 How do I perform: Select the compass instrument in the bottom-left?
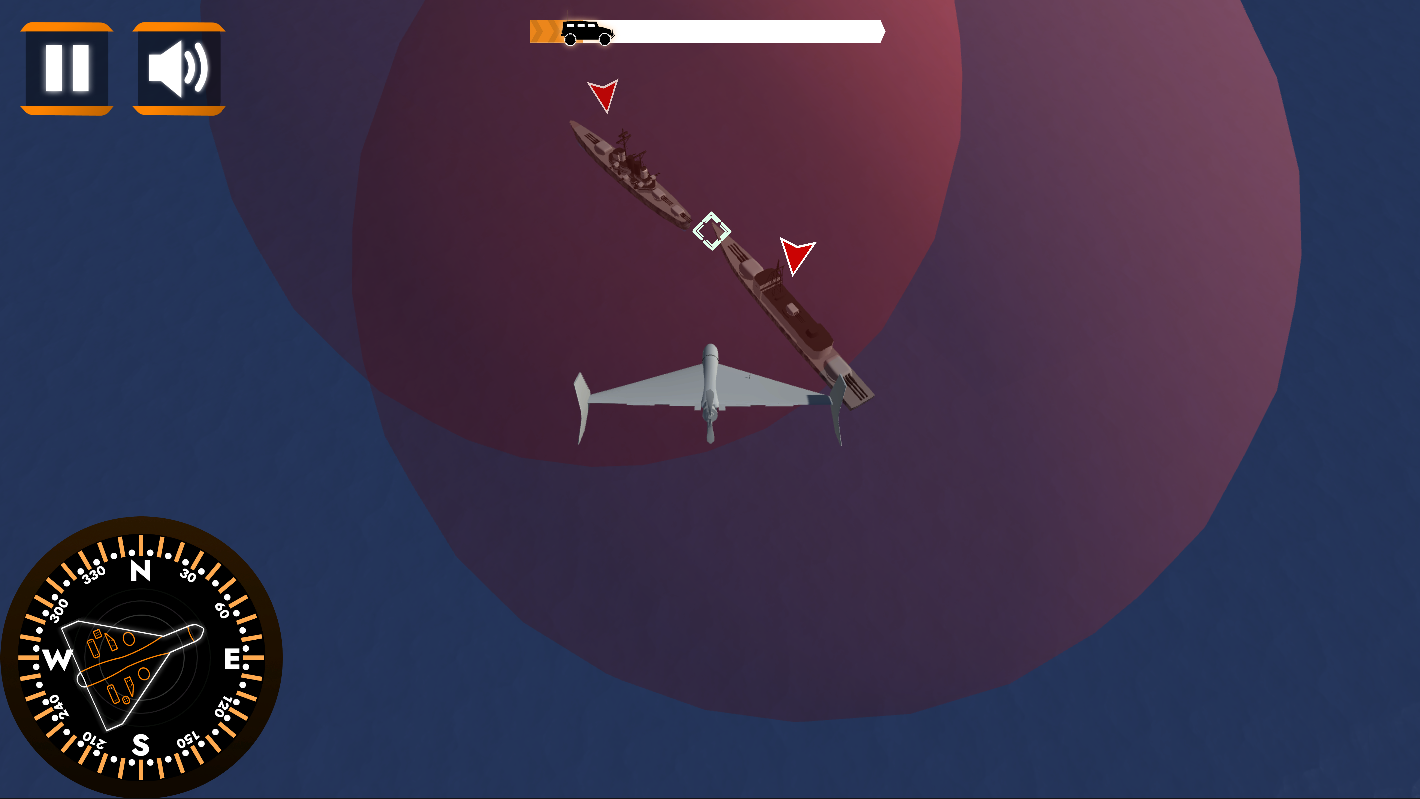[143, 657]
